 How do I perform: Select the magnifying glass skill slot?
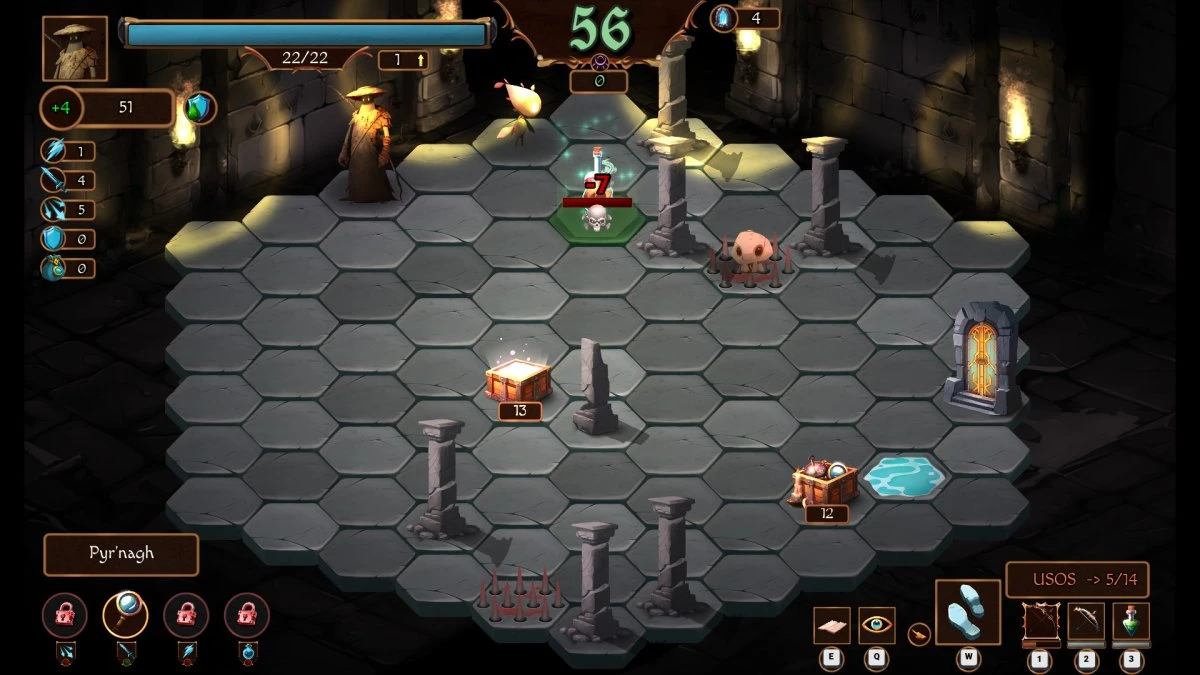[x=125, y=615]
